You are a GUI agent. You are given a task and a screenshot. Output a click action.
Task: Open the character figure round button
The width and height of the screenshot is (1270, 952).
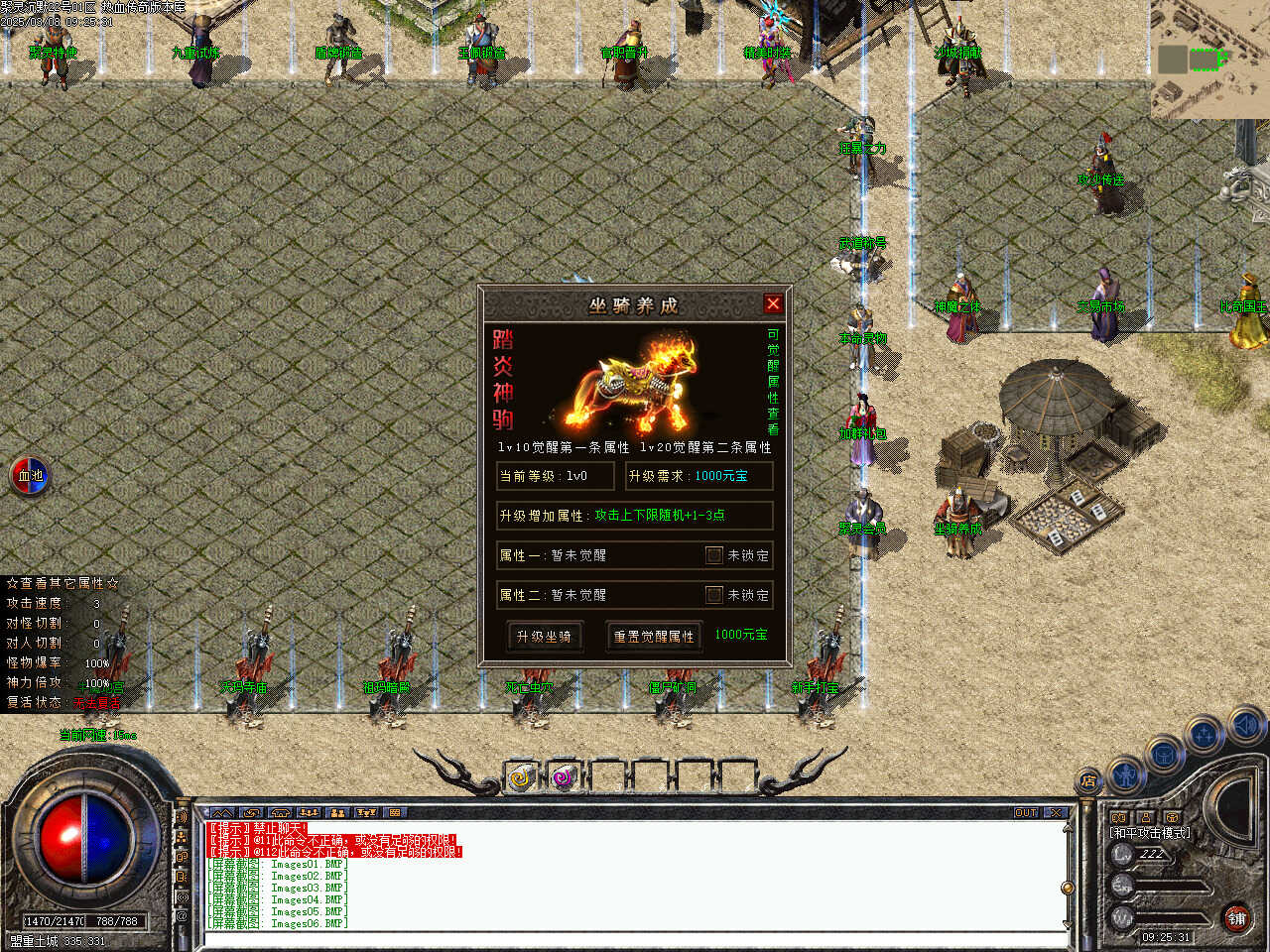(x=1125, y=773)
